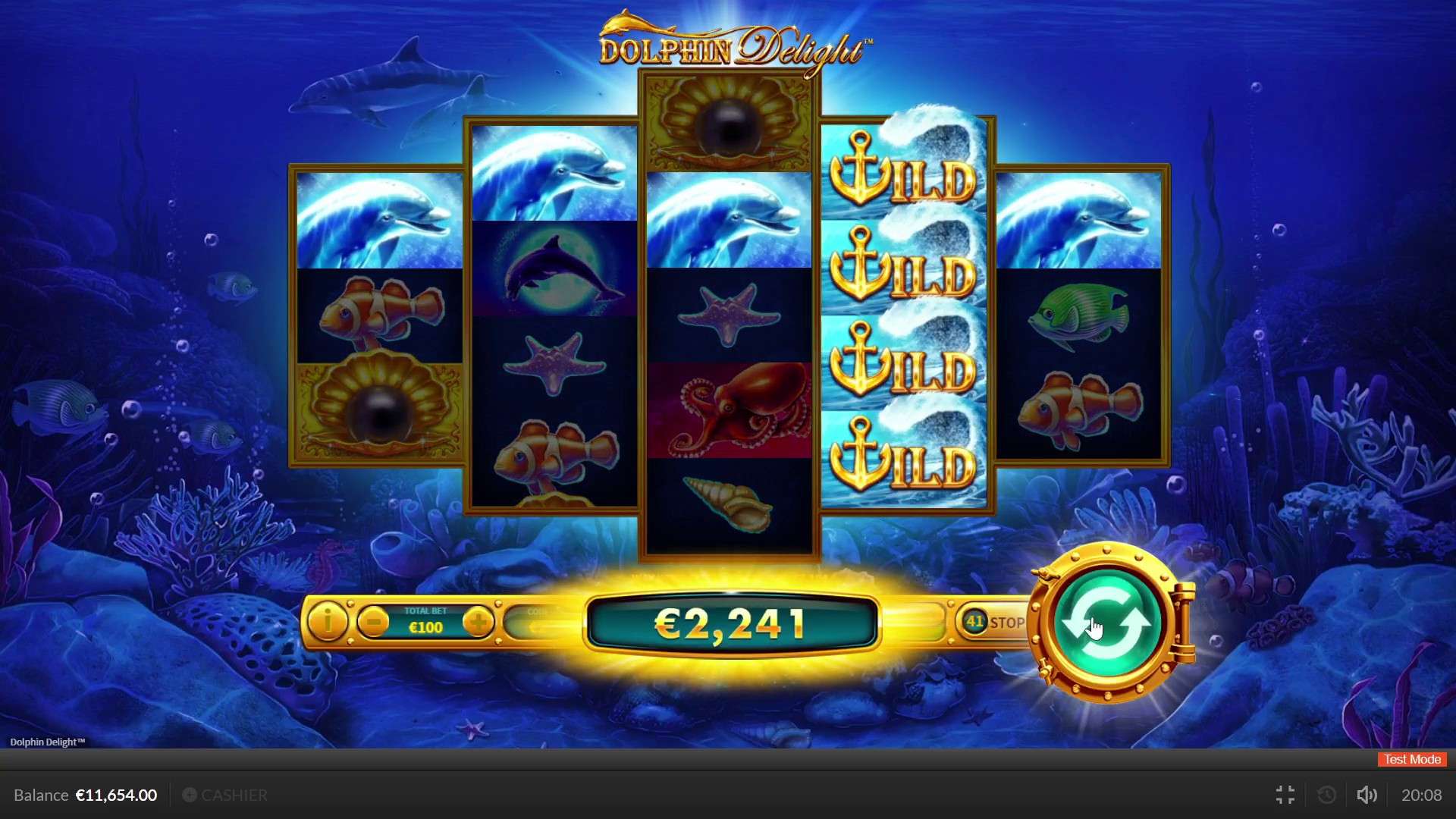The image size is (1456, 819).
Task: Click the Balance amount €11,654.00
Action: [x=115, y=795]
